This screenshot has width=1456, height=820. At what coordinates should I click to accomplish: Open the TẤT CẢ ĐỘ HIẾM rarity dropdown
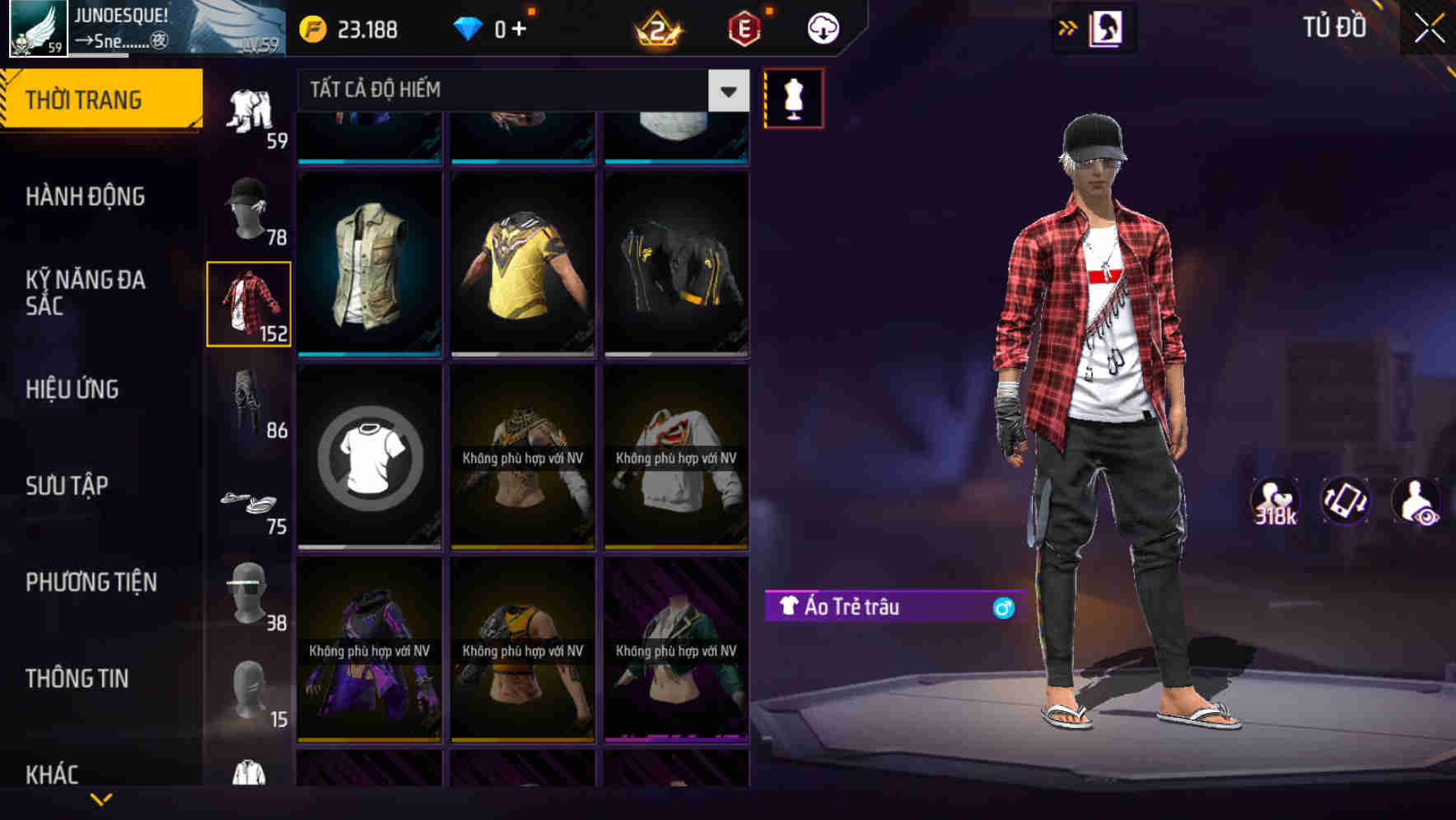coord(519,91)
